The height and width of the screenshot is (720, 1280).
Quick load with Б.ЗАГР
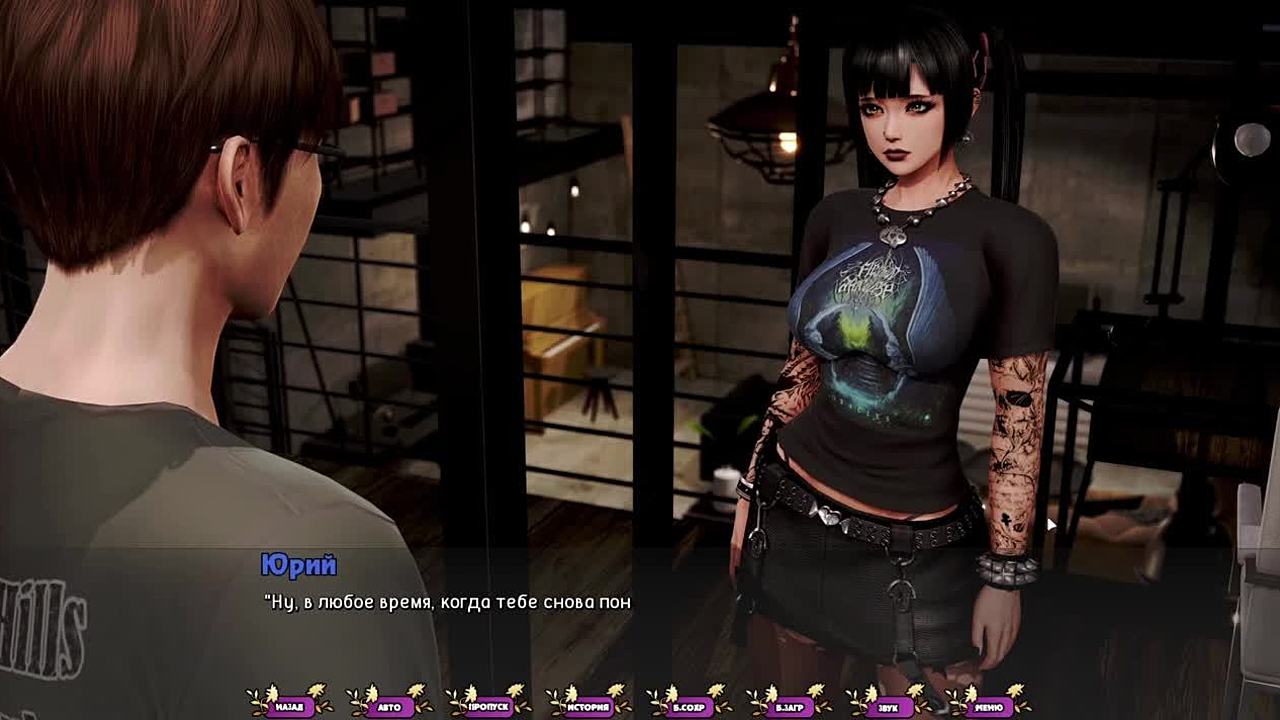point(789,707)
